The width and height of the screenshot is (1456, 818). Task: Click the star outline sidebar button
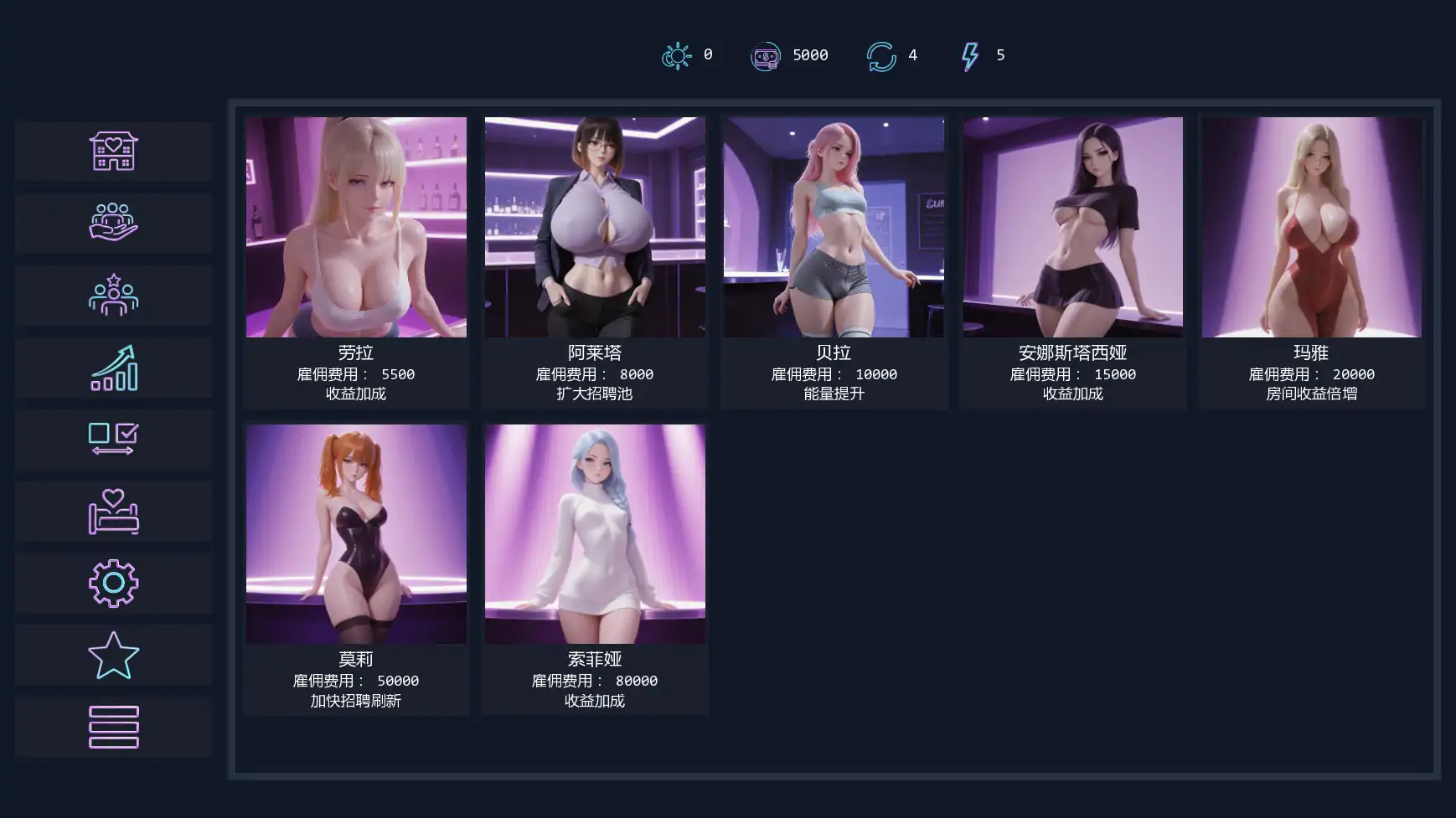(113, 655)
